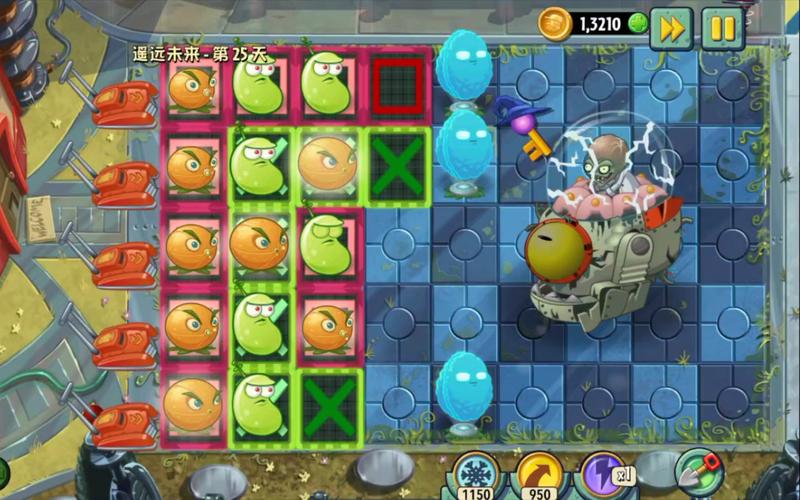Viewport: 800px width, 500px height.
Task: Speed up with the fast-forward button
Action: pos(671,28)
